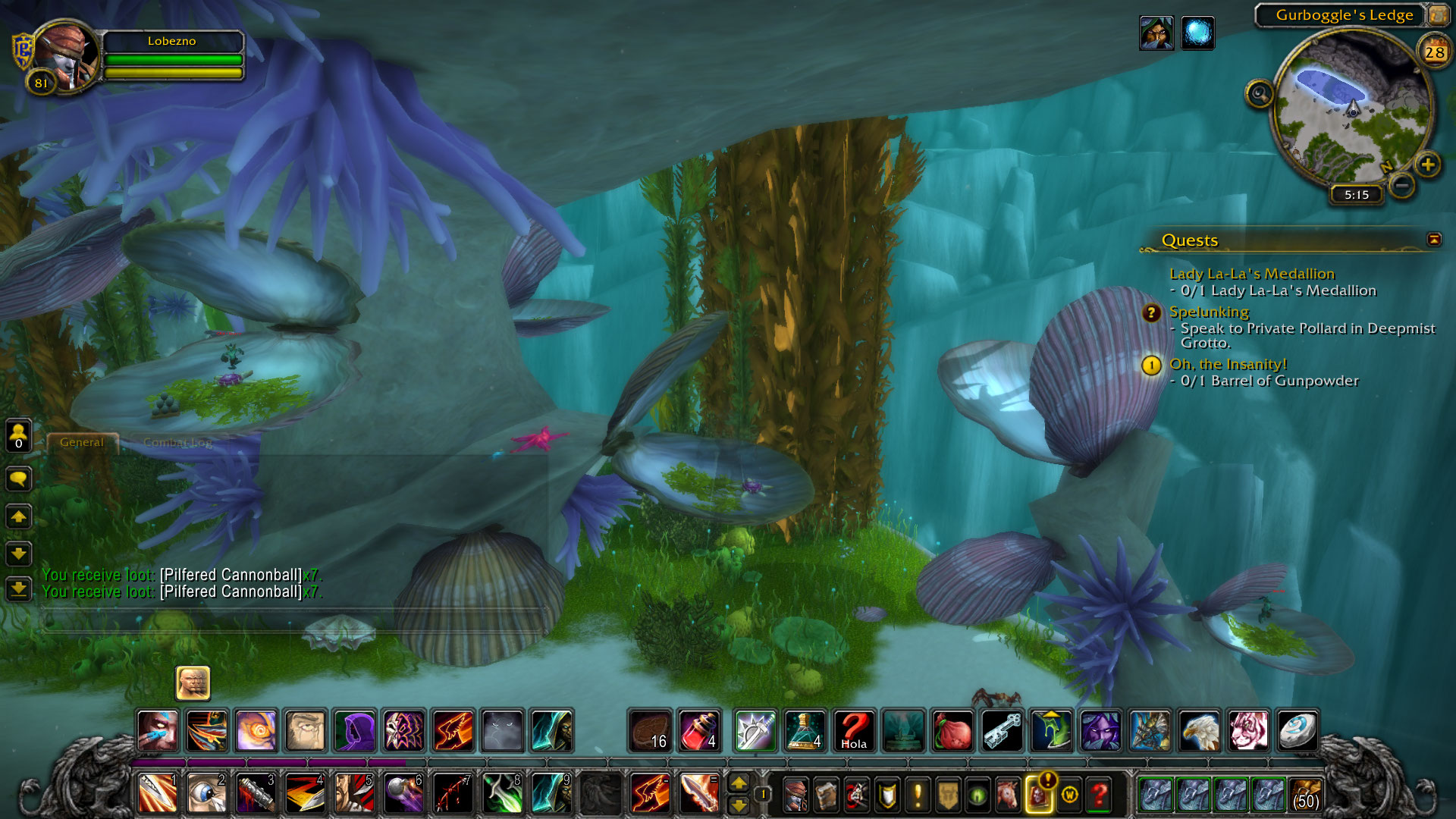Open the red question mark help button
The height and width of the screenshot is (819, 1456).
click(1099, 795)
